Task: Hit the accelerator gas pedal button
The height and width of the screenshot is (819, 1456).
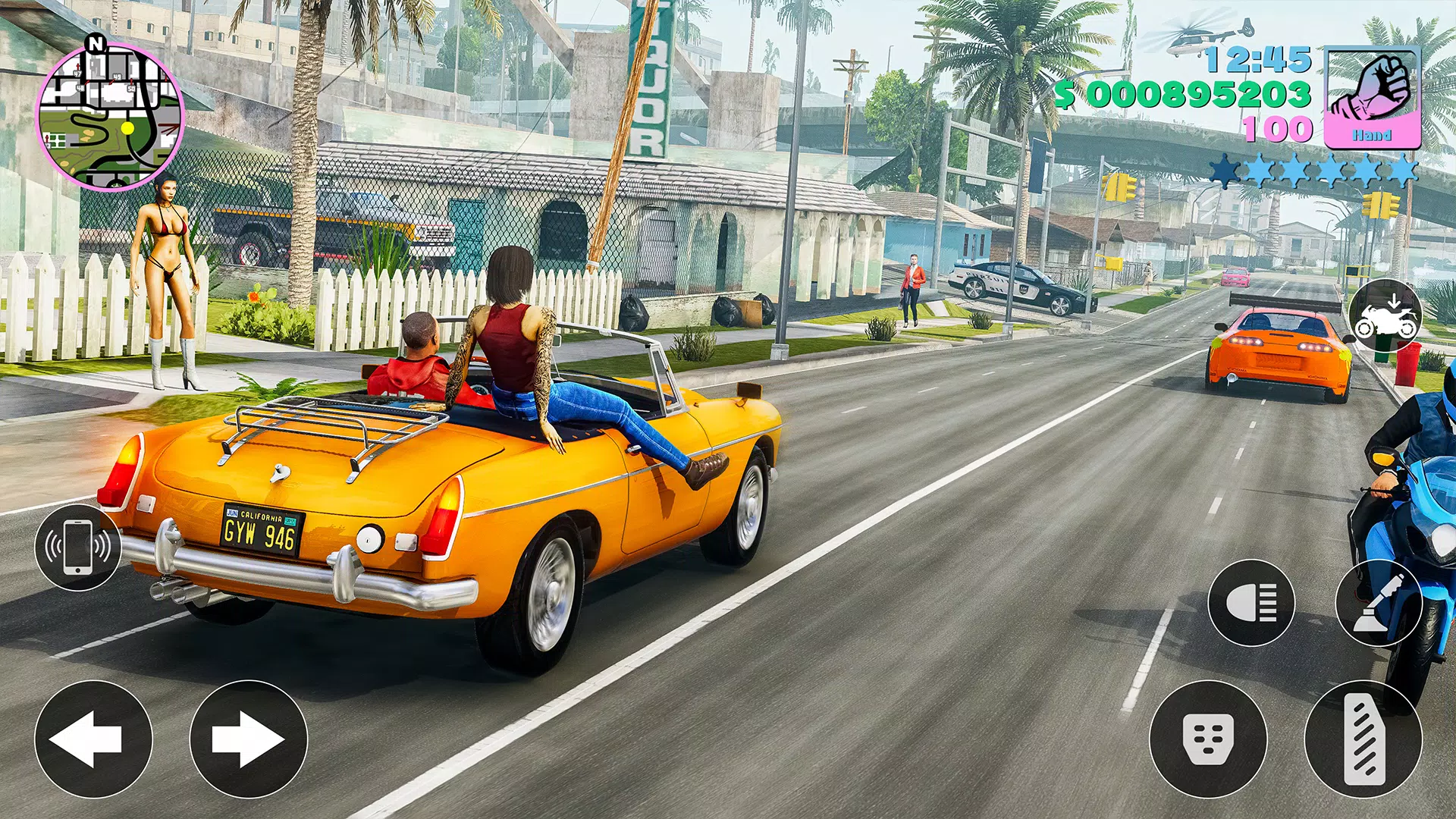Action: 1363,739
